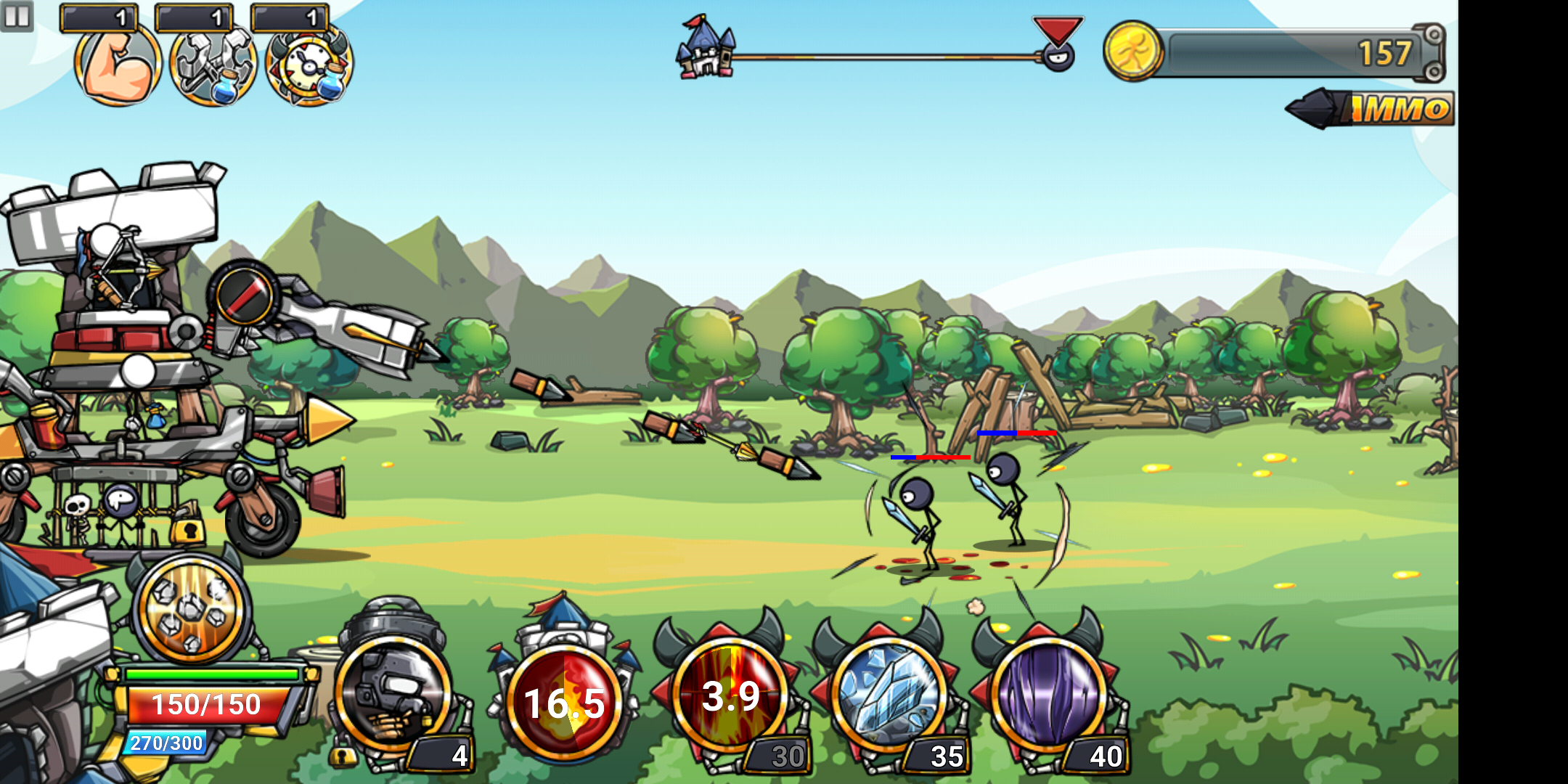Use the flexing muscle arm booster
Image resolution: width=1568 pixels, height=784 pixels.
pyautogui.click(x=117, y=64)
